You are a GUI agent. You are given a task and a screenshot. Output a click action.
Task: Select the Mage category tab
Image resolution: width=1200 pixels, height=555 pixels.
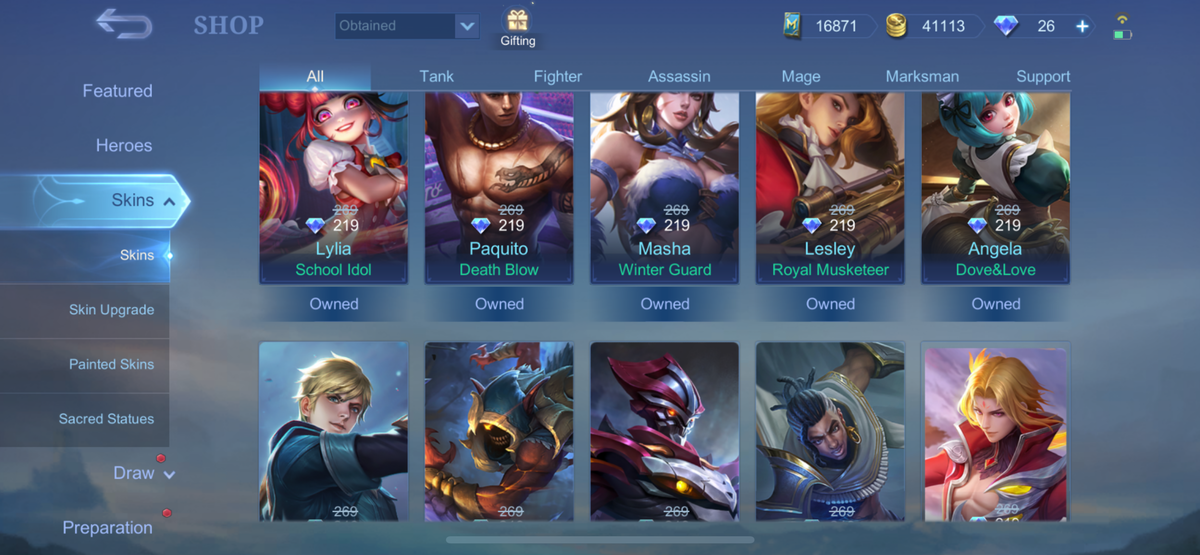801,76
